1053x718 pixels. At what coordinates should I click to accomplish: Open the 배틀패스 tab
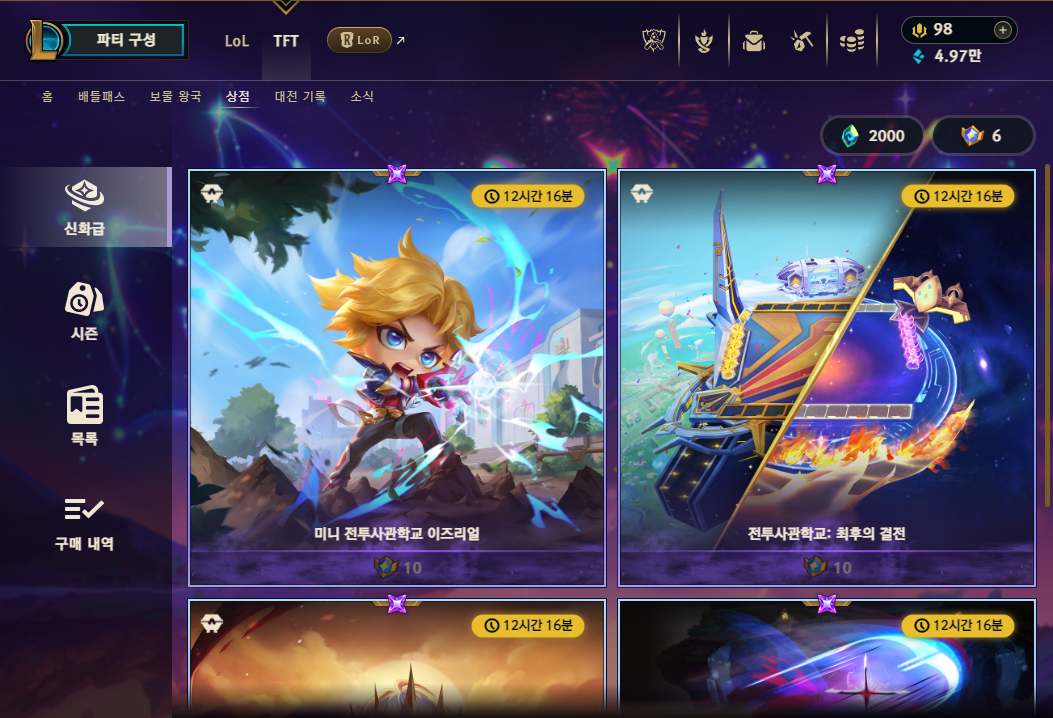point(103,97)
